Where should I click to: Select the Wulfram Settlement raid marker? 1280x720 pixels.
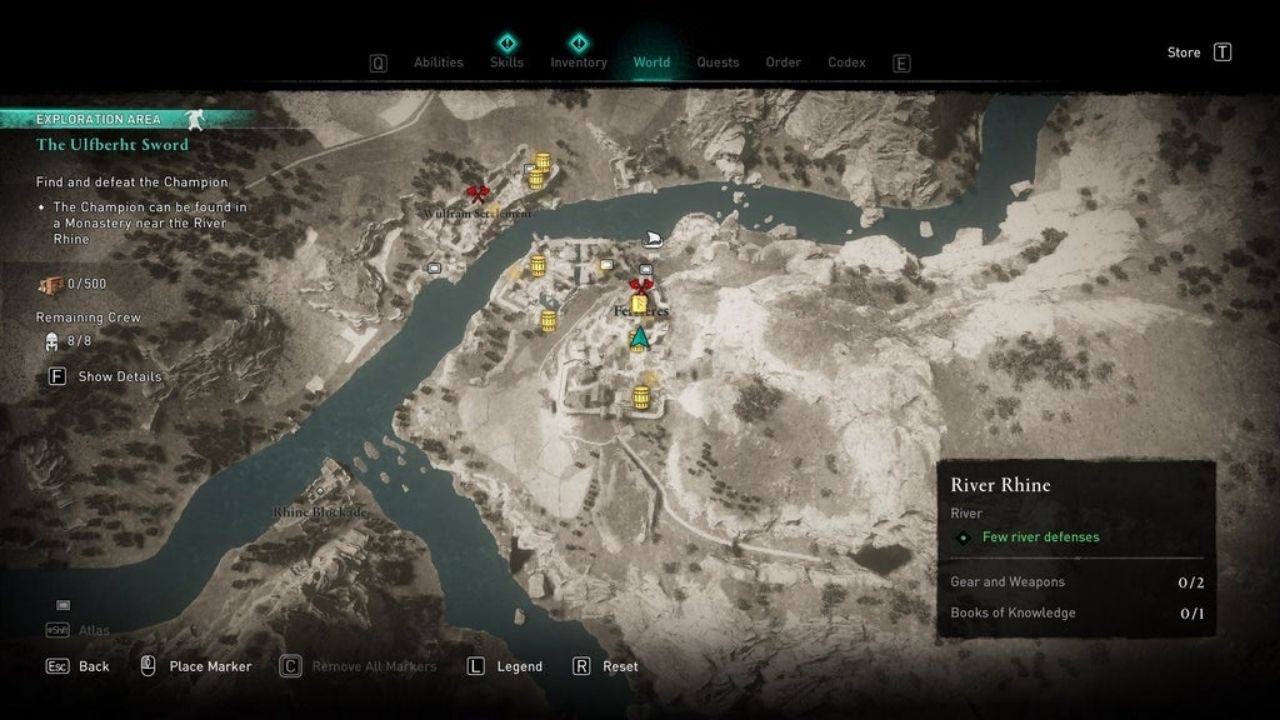tap(476, 193)
